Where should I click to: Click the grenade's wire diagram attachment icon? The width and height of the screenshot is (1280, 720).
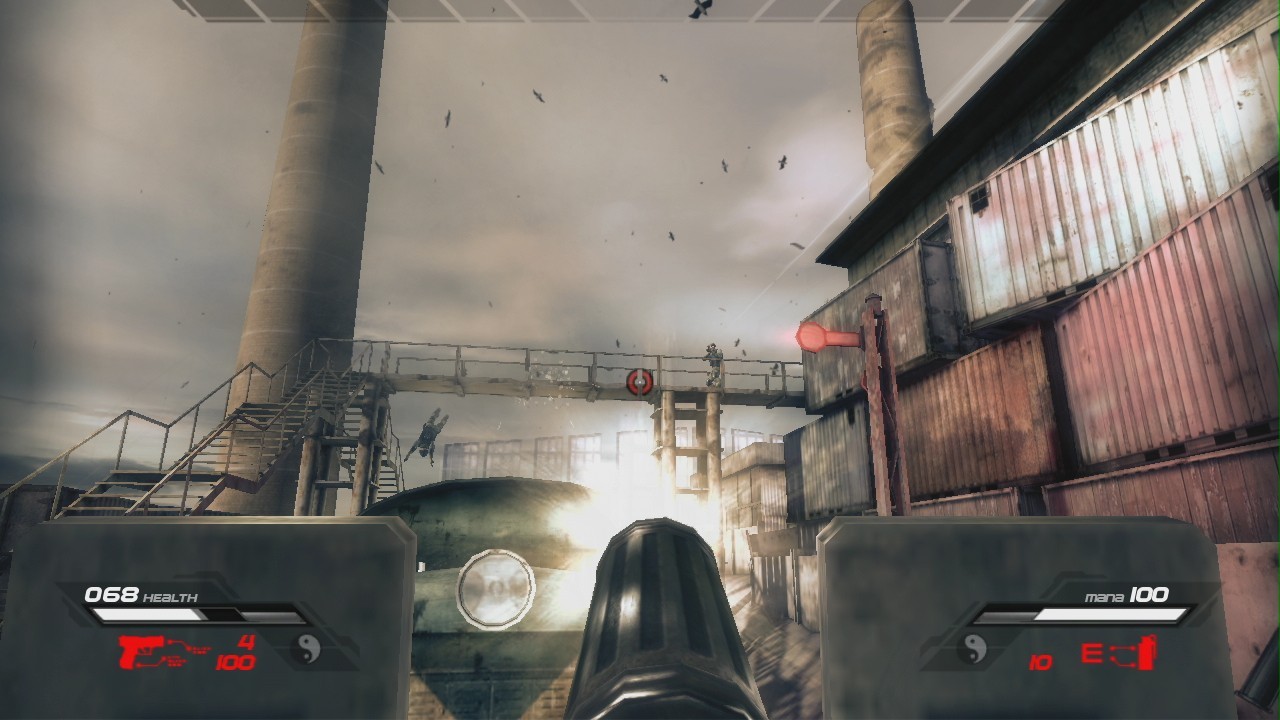1120,656
